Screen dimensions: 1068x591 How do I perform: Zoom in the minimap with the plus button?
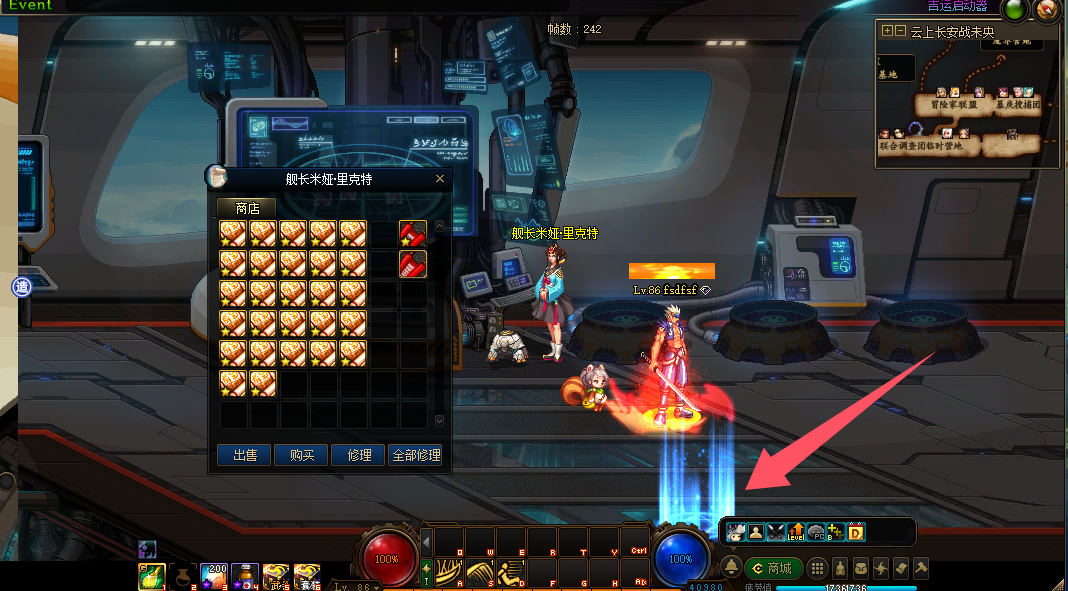click(x=886, y=31)
